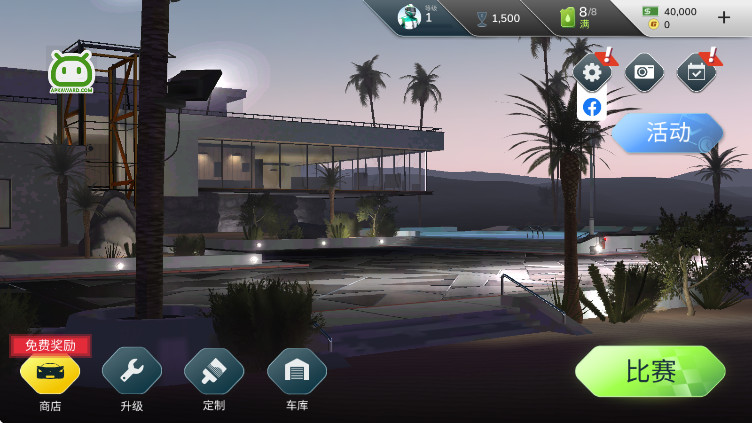This screenshot has height=423, width=752.
Task: Open the 商店 shop
Action: click(50, 373)
